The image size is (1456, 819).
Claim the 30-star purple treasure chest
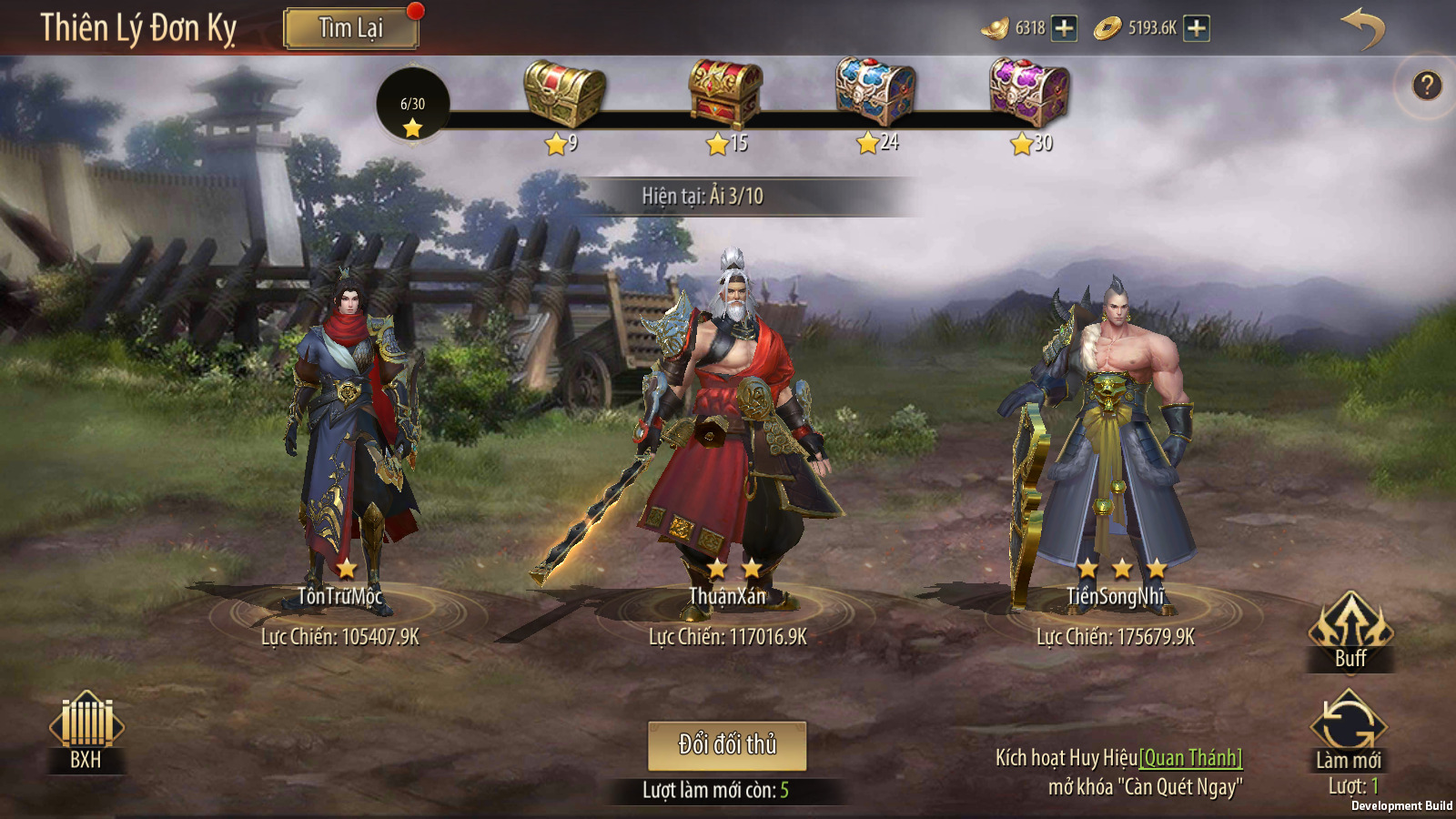coord(1028,92)
